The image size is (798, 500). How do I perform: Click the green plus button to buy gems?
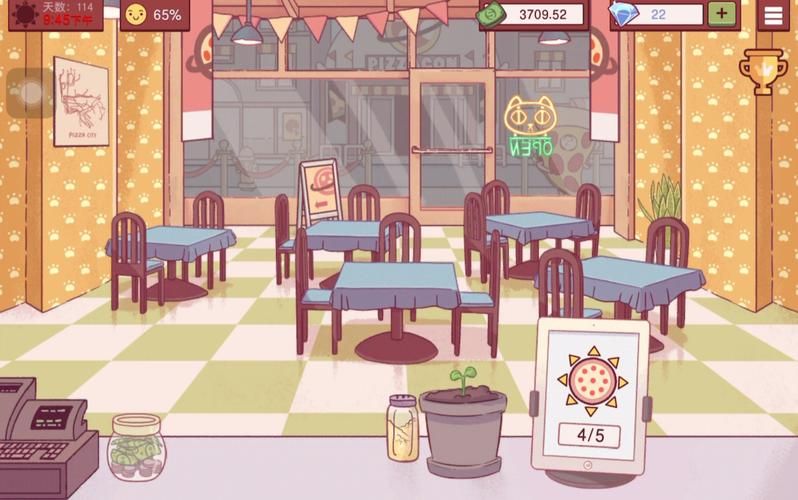pyautogui.click(x=722, y=14)
